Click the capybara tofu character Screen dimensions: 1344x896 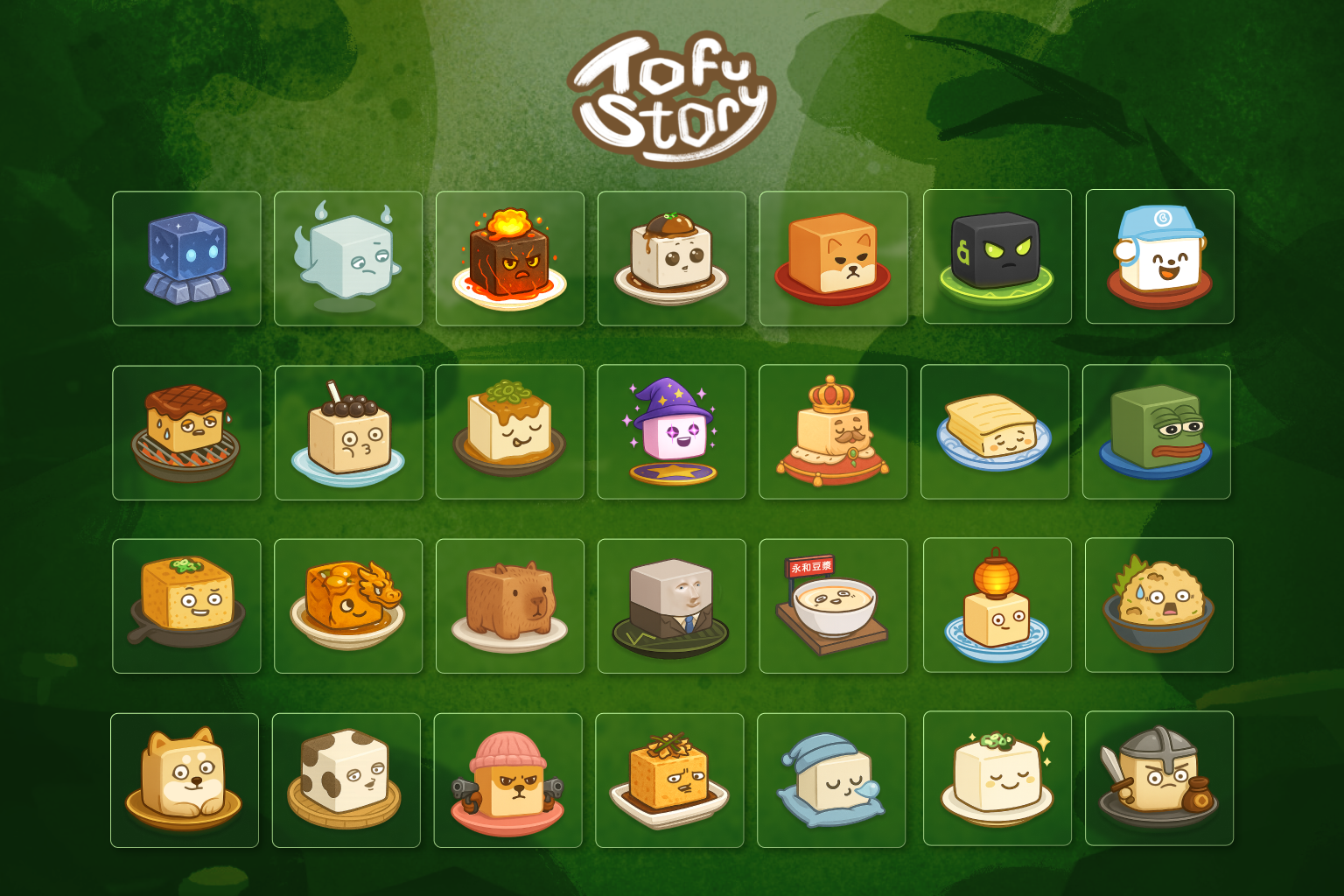[x=510, y=605]
